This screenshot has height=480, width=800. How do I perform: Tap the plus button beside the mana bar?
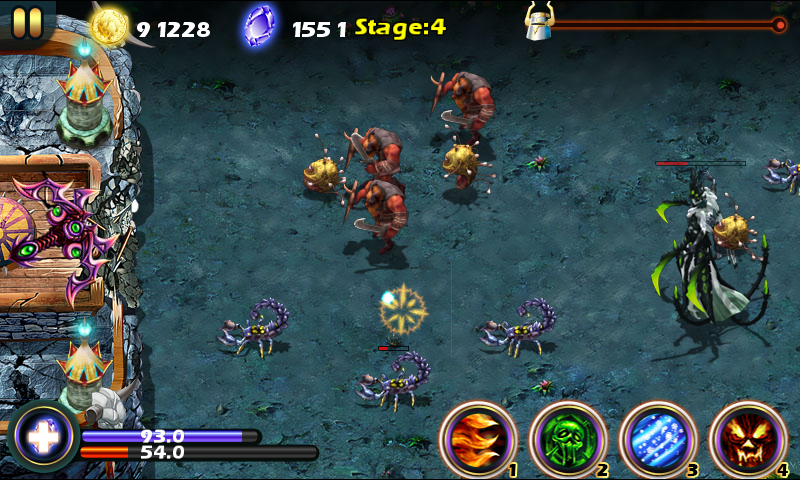click(42, 436)
